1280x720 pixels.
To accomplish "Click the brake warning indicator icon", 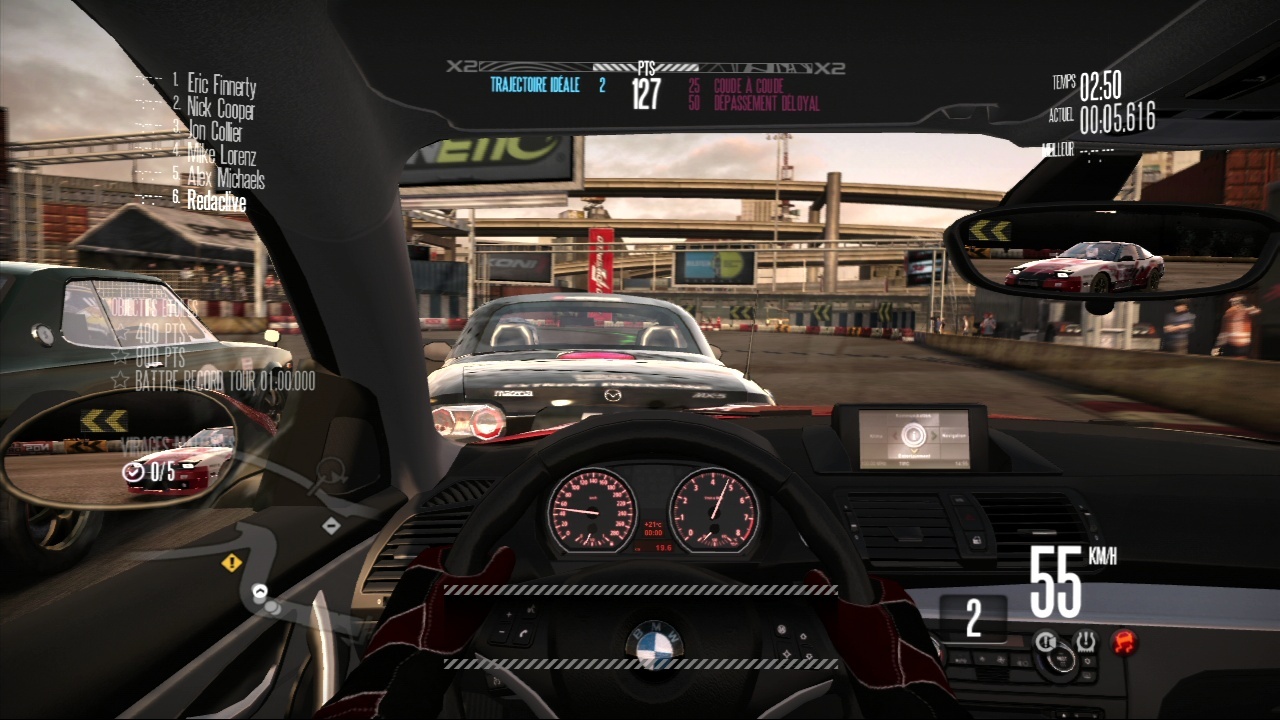I will (x=1045, y=640).
